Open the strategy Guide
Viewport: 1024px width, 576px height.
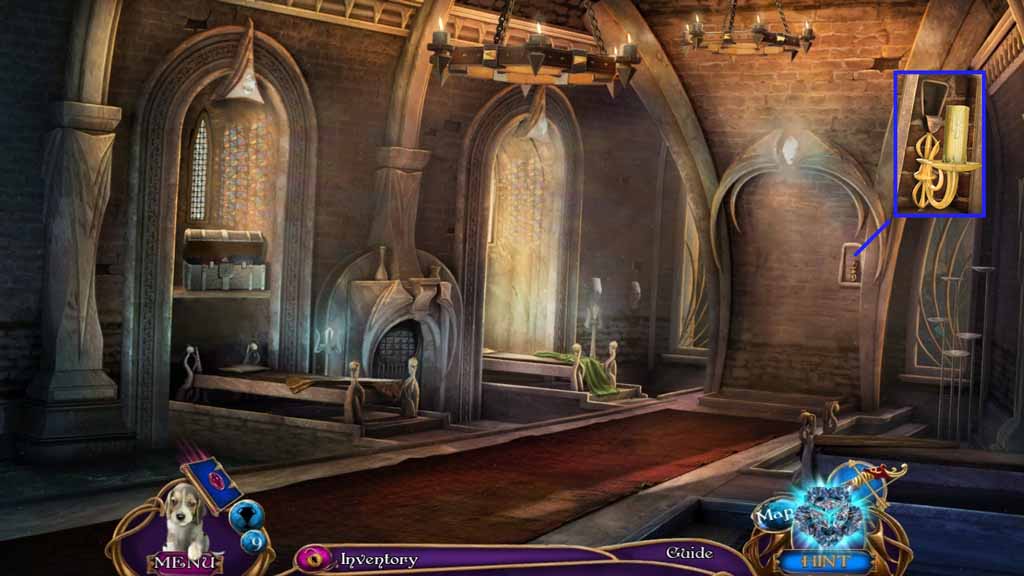pos(689,553)
